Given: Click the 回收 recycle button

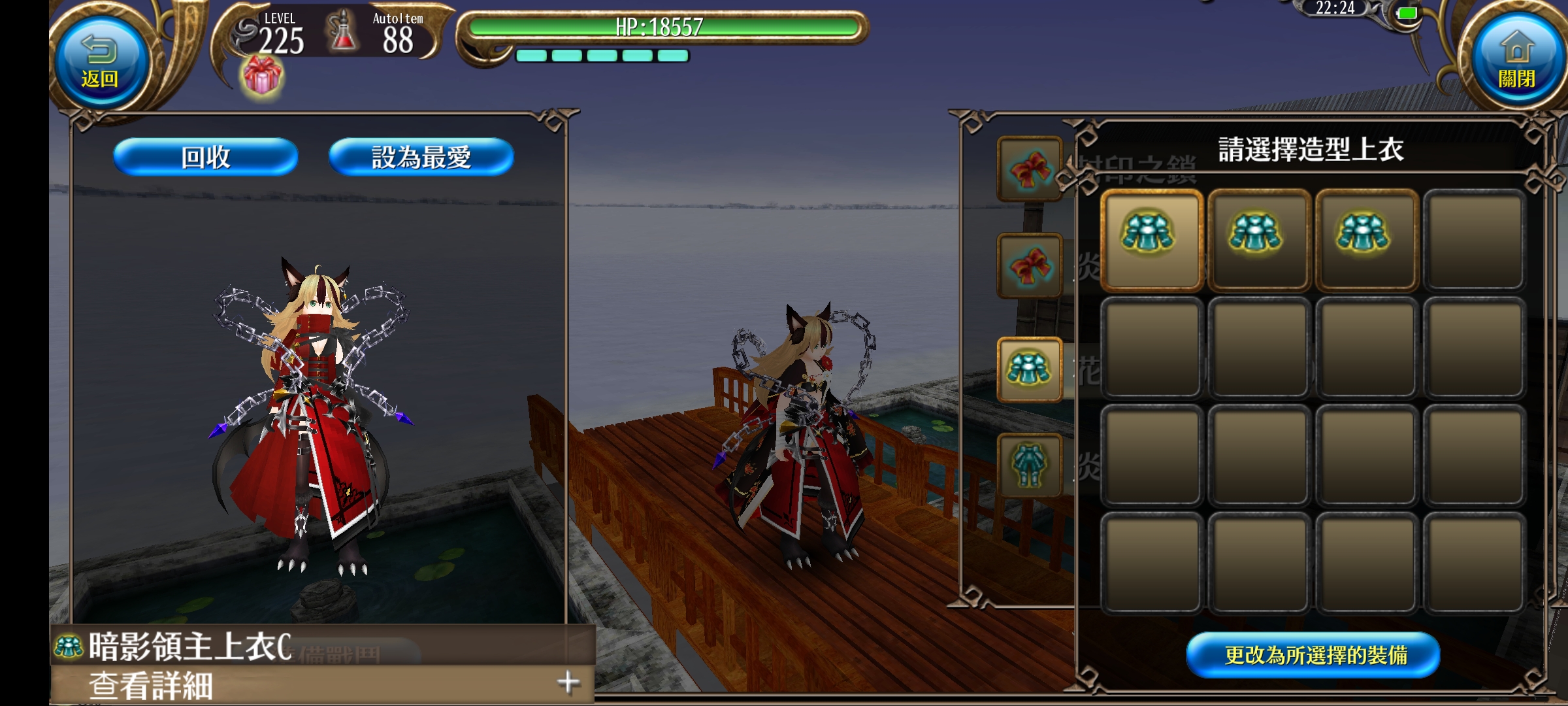Looking at the screenshot, I should click(206, 157).
